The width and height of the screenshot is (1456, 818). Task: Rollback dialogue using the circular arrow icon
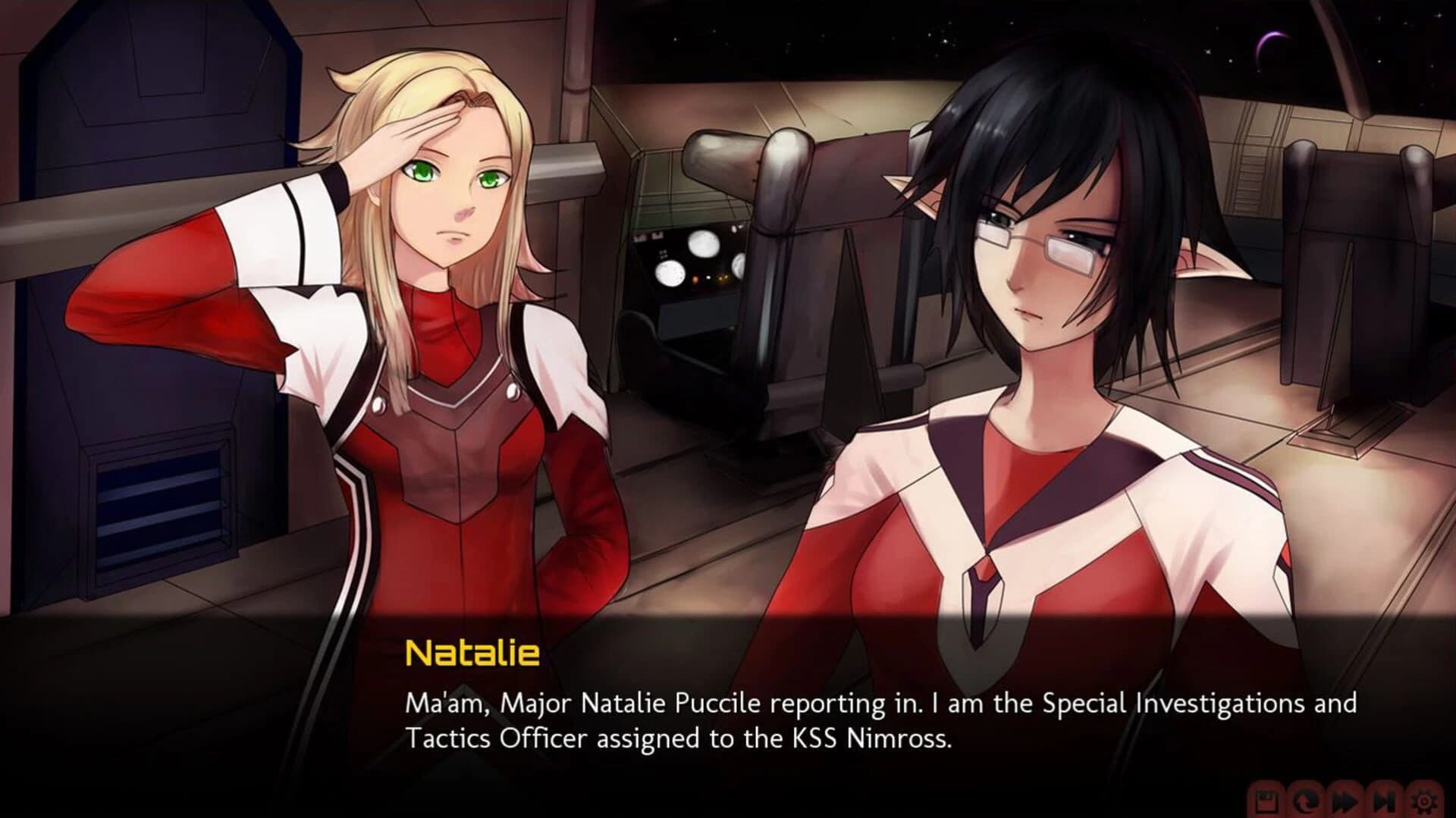pyautogui.click(x=1306, y=801)
